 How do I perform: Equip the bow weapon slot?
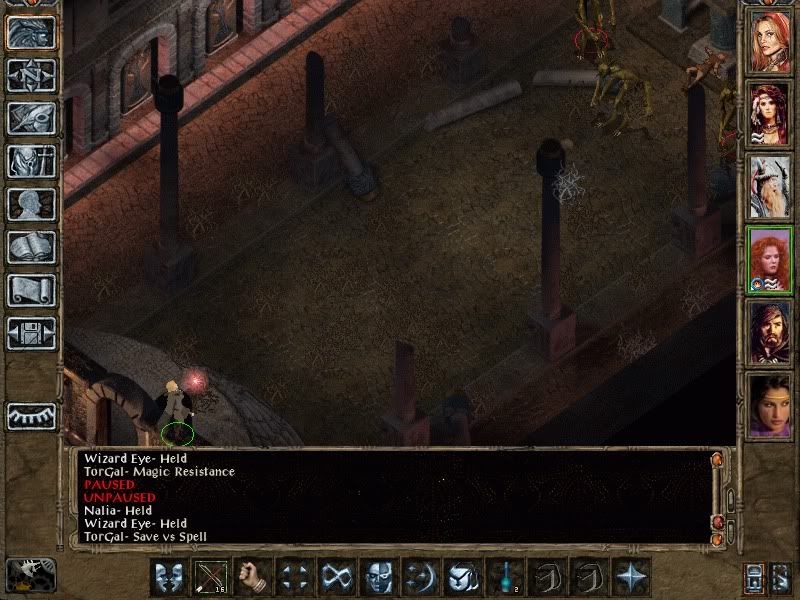coord(209,577)
